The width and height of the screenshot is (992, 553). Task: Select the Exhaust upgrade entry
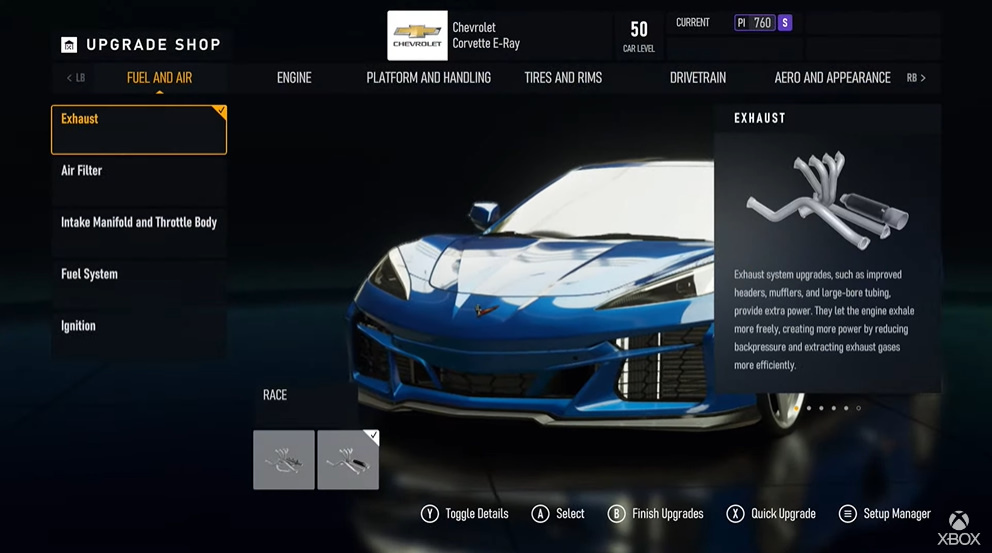click(x=139, y=130)
